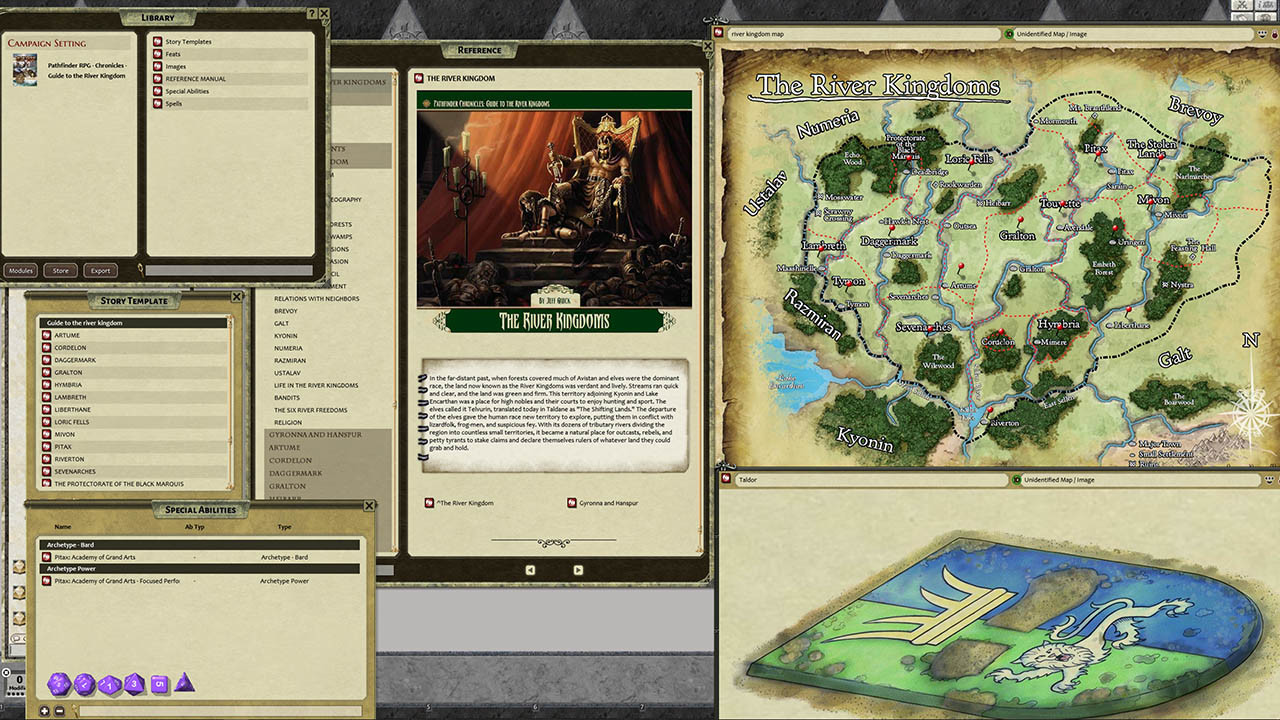Toggle the red die share icon on the Taldor window bar
The image size is (1280, 720).
click(x=724, y=480)
